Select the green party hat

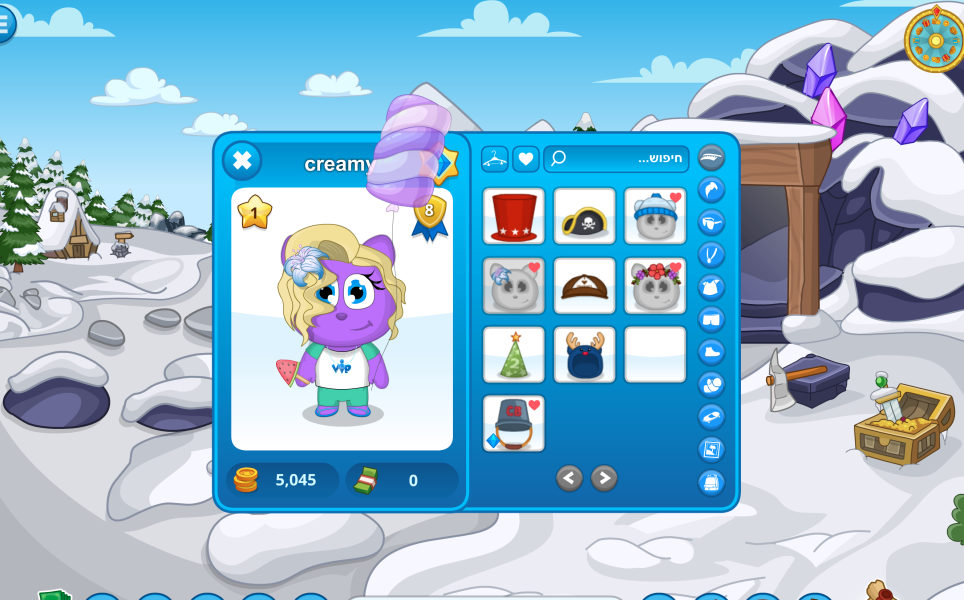click(514, 355)
